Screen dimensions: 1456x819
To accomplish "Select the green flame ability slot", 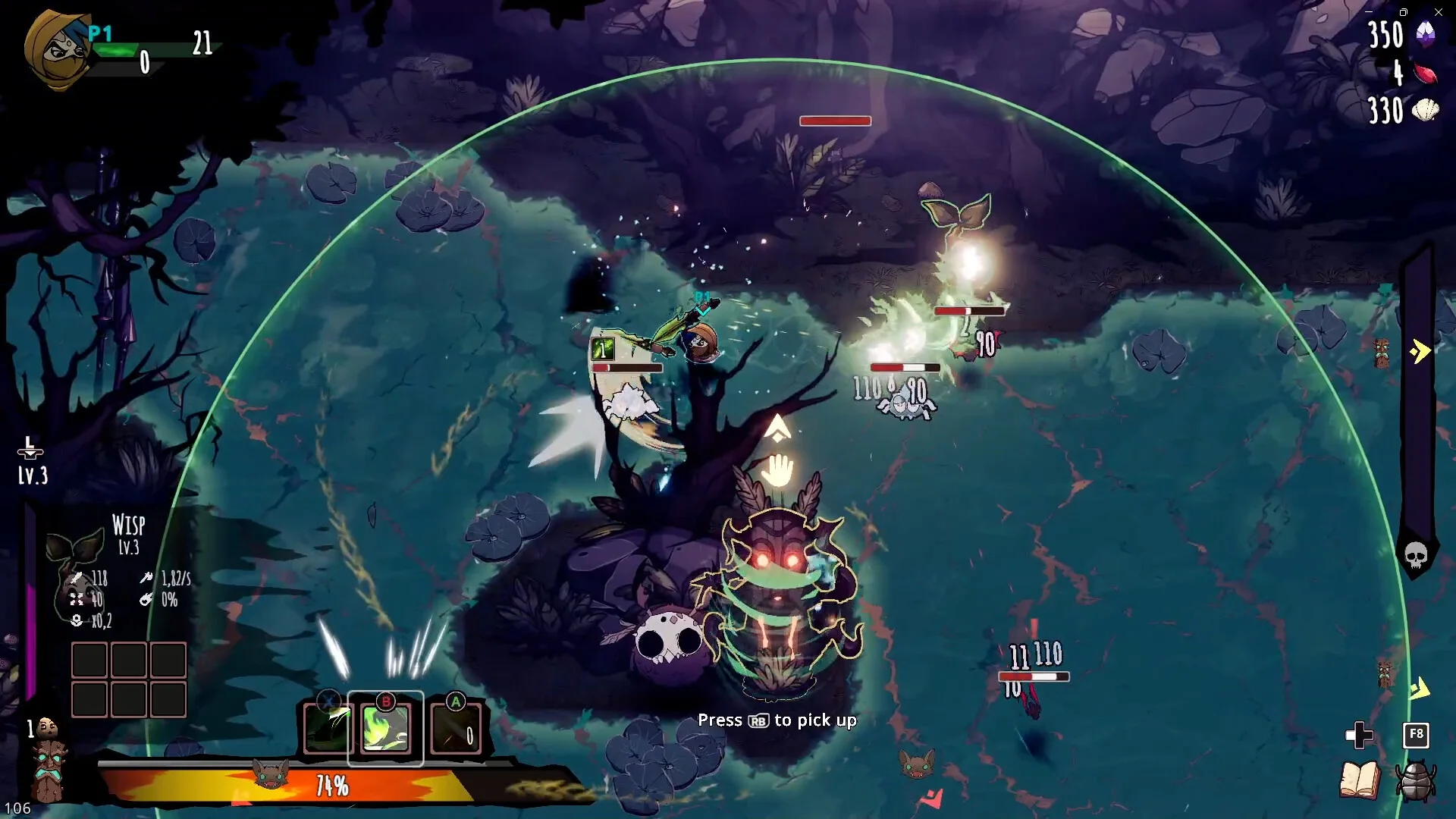I will tap(385, 729).
